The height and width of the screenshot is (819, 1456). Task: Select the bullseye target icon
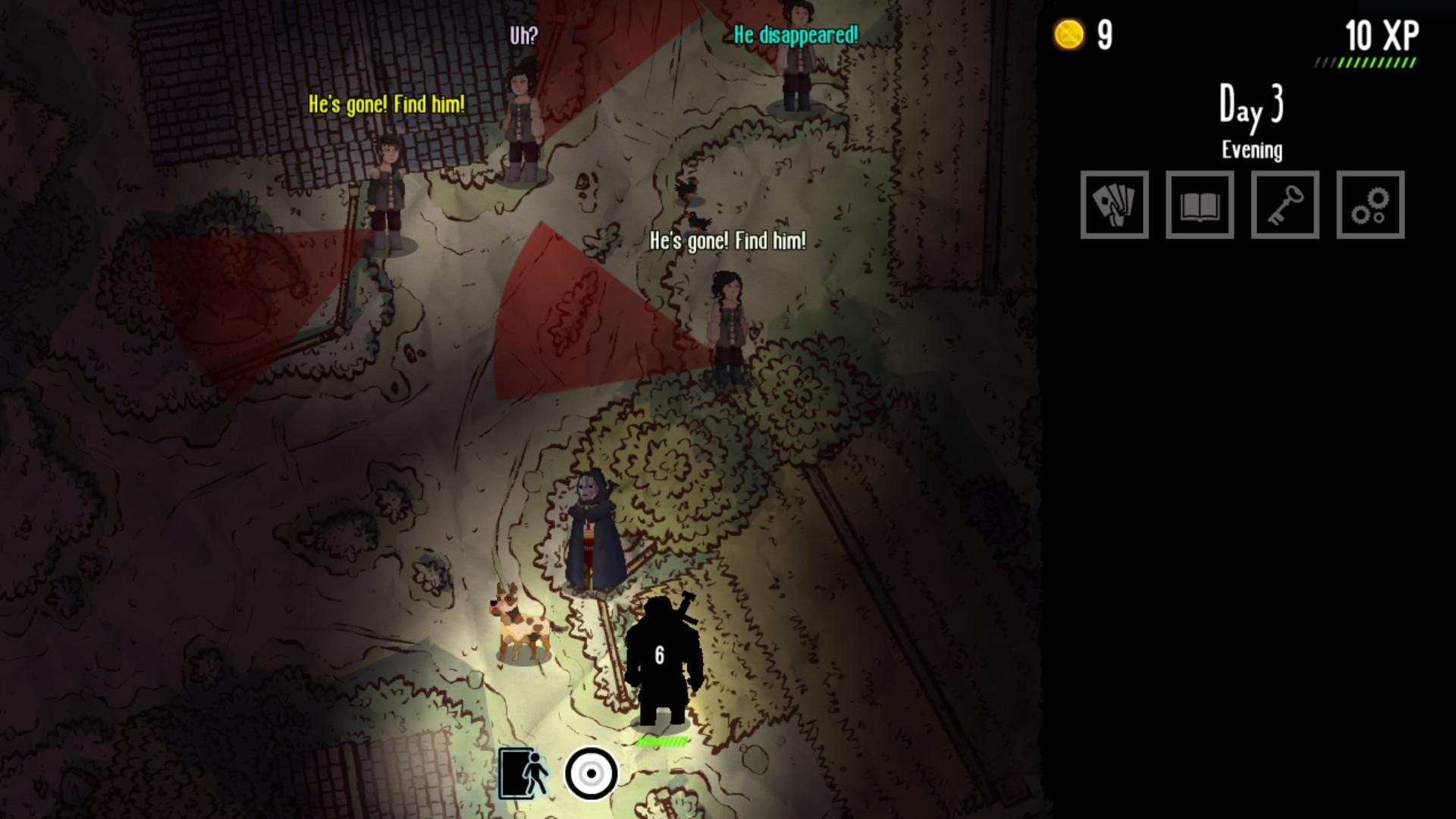pyautogui.click(x=591, y=772)
